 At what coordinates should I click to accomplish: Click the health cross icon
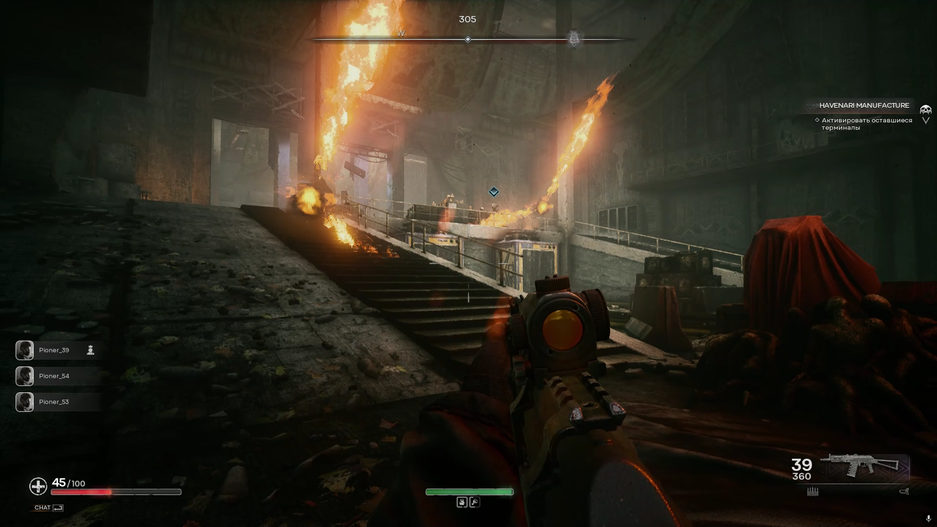click(38, 487)
